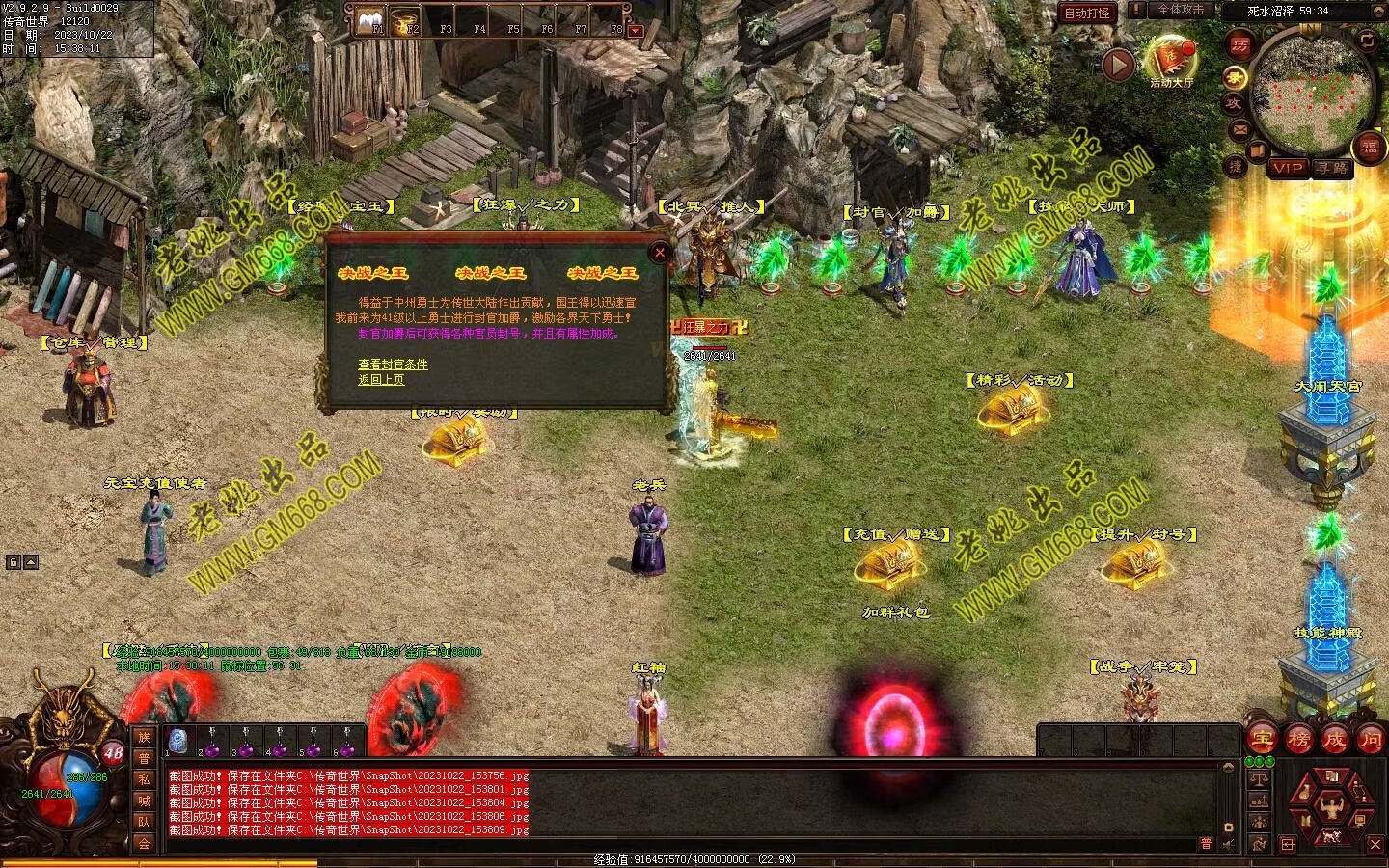
Task: Open the 宝 treasure shop button
Action: pos(1262,740)
